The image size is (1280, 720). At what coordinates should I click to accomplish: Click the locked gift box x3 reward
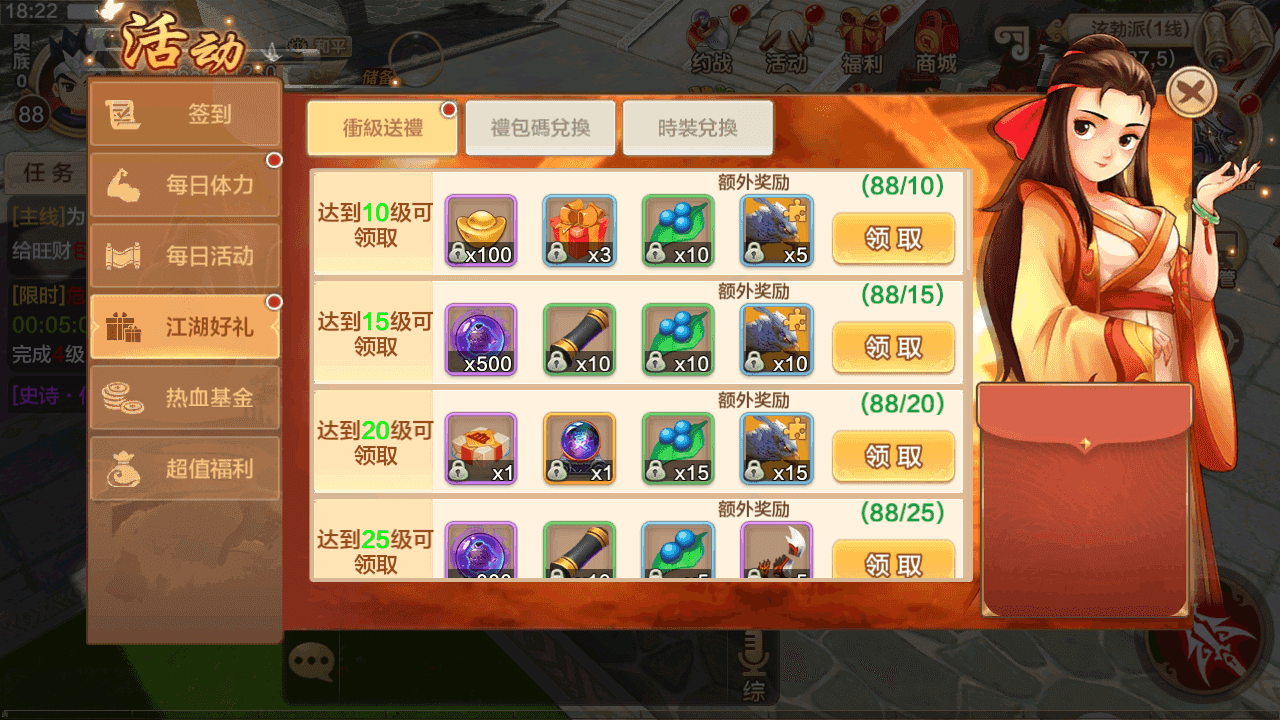click(x=579, y=230)
